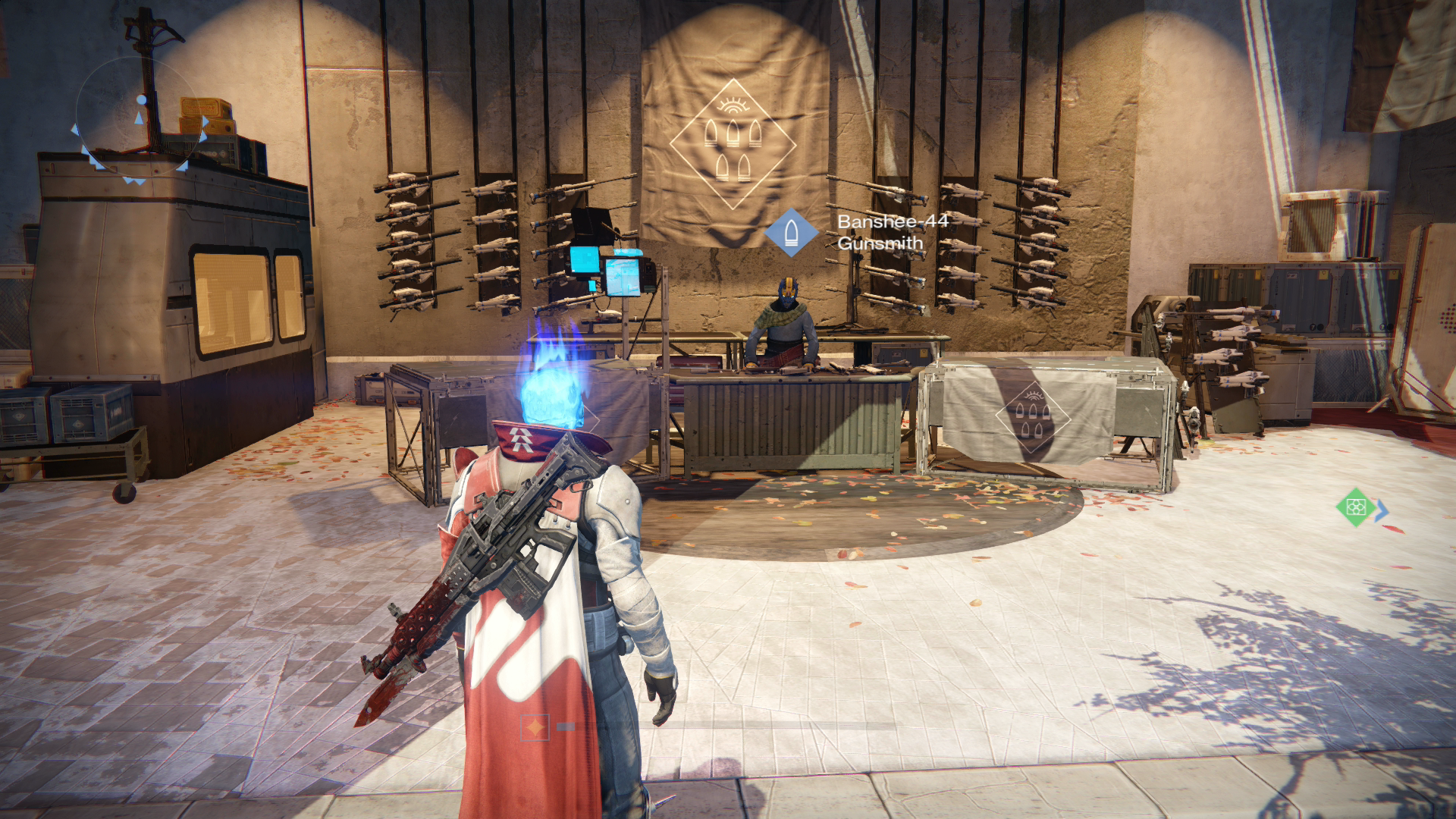Select the Banshee-44 Gunsmith bullet marker
The height and width of the screenshot is (819, 1456).
point(791,232)
